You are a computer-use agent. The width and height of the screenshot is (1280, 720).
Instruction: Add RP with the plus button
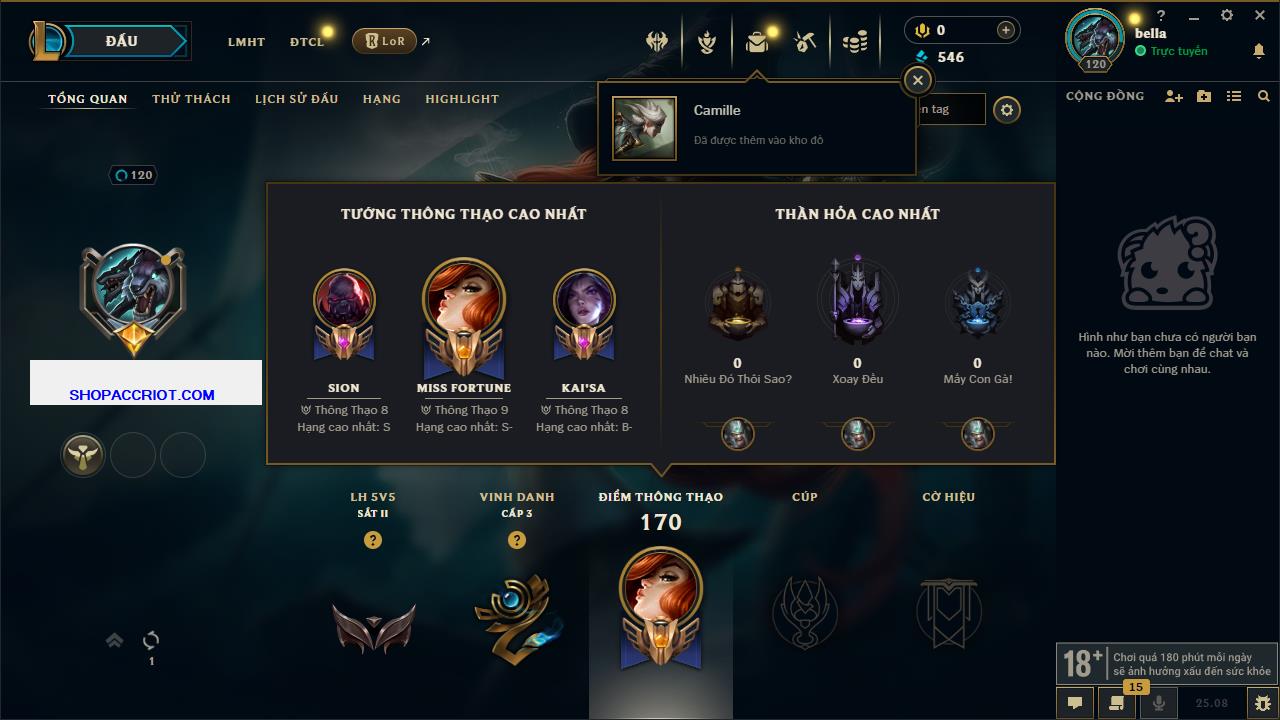point(1006,30)
